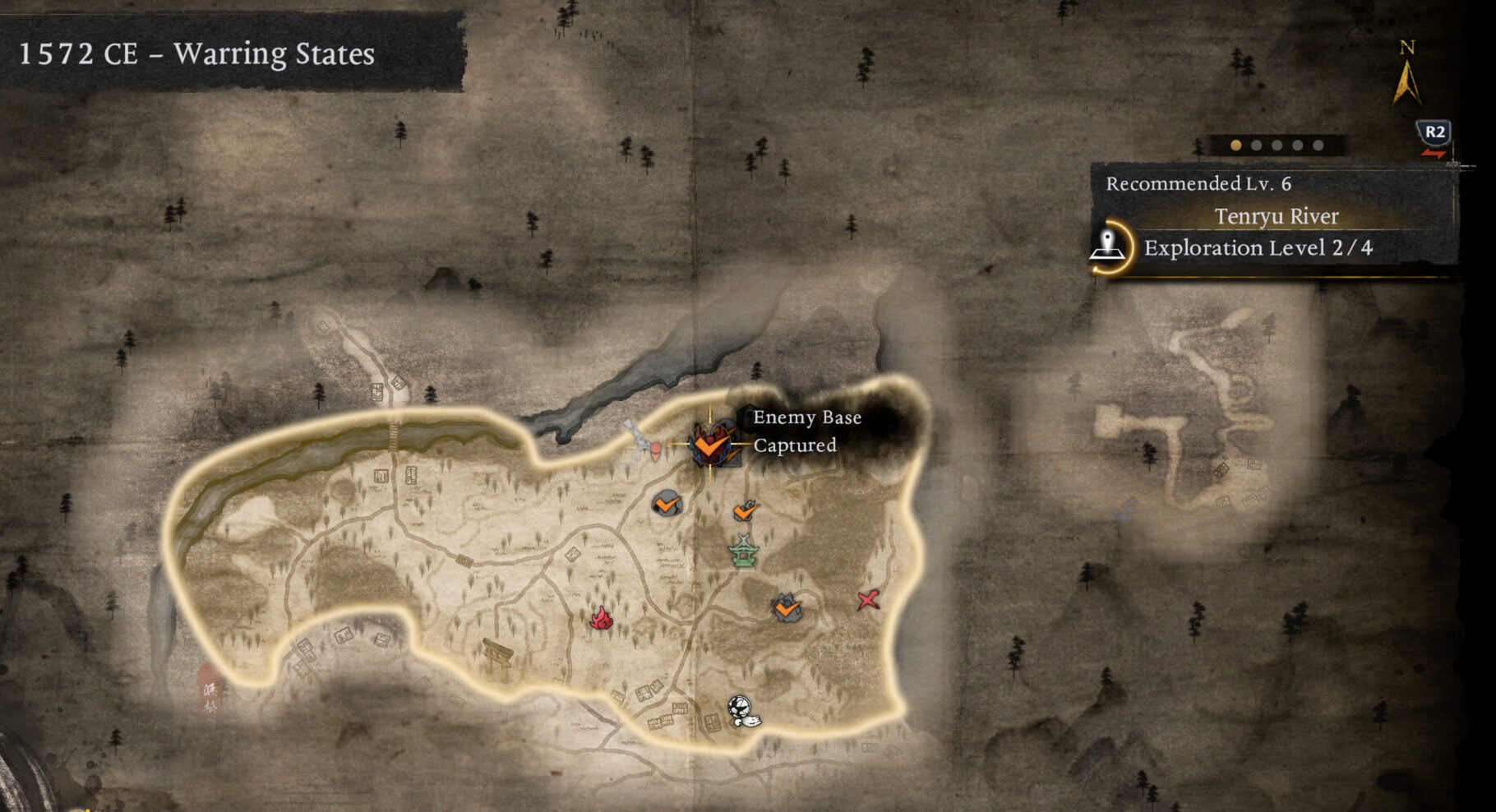The height and width of the screenshot is (812, 1496).
Task: Select the highlighted first page dot
Action: [x=1235, y=145]
